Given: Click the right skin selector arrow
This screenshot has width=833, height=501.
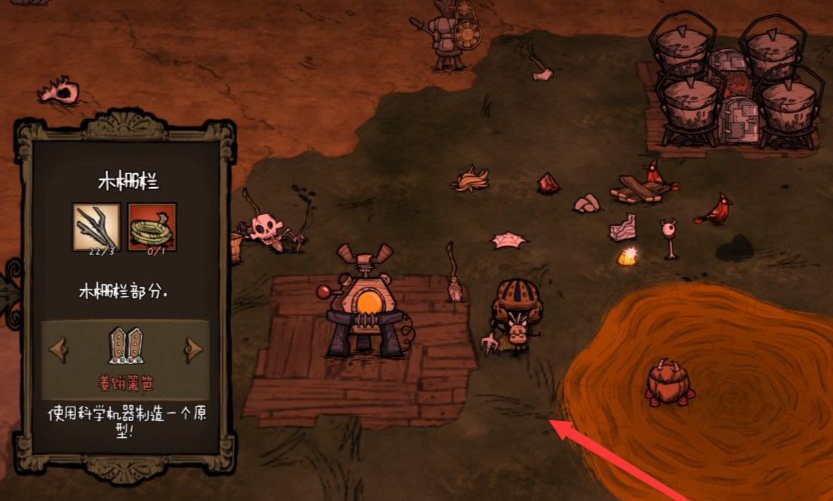Looking at the screenshot, I should coord(192,348).
